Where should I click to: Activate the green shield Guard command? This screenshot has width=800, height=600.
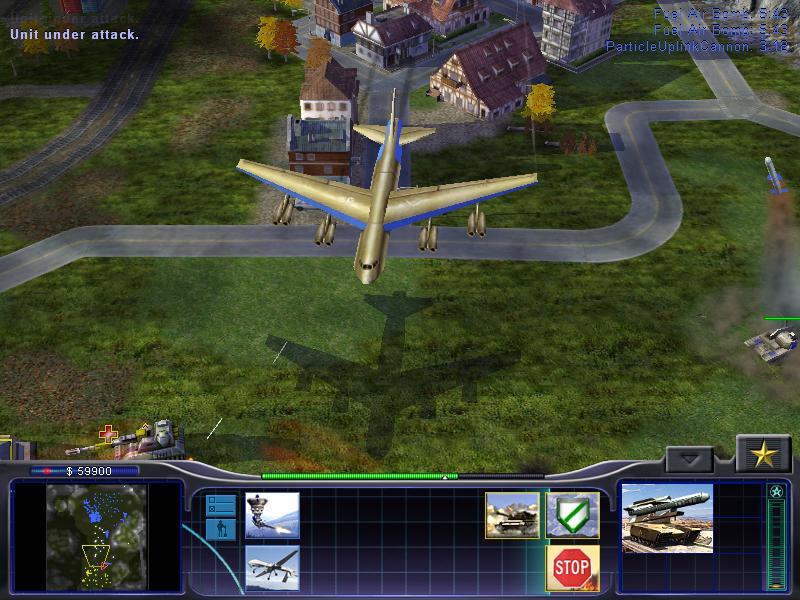pyautogui.click(x=573, y=515)
